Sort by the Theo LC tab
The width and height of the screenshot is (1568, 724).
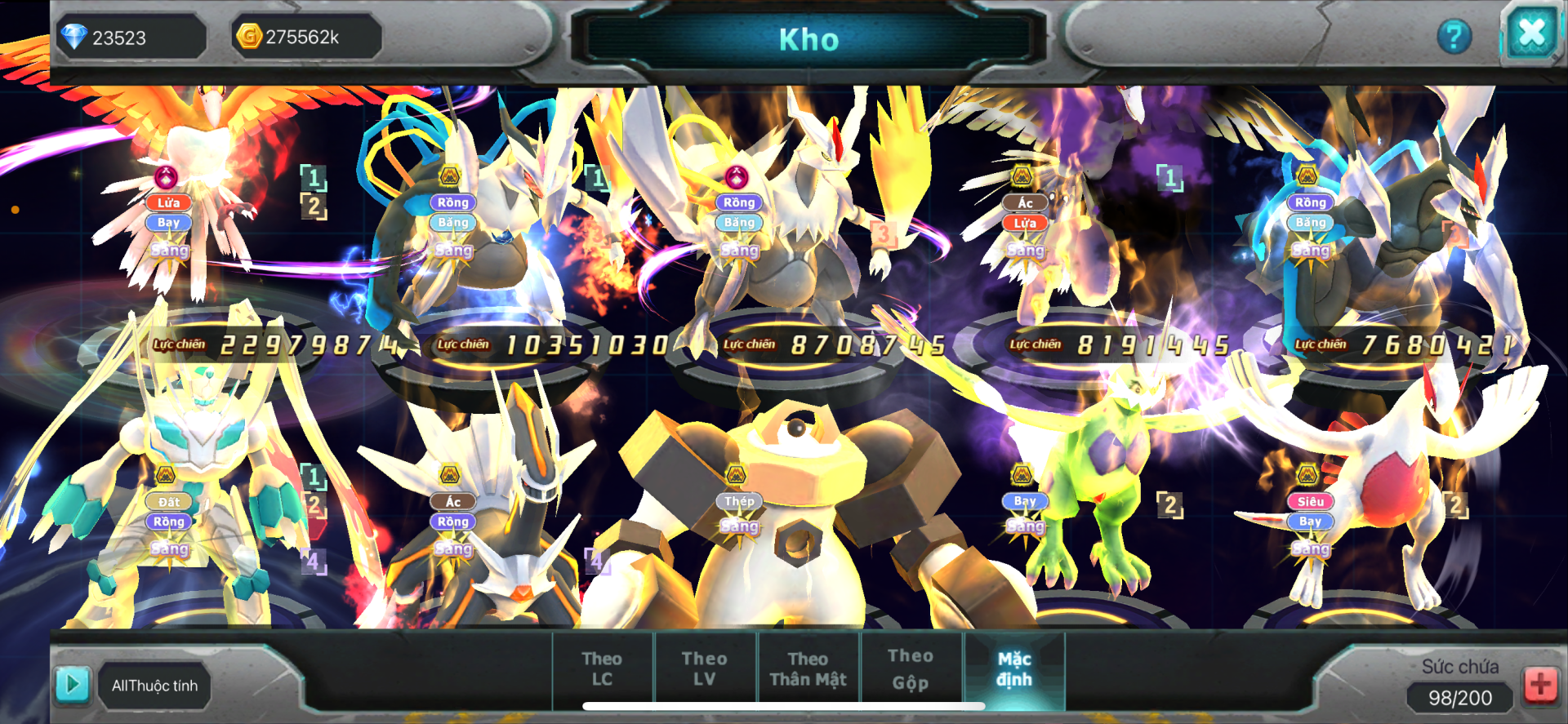602,668
